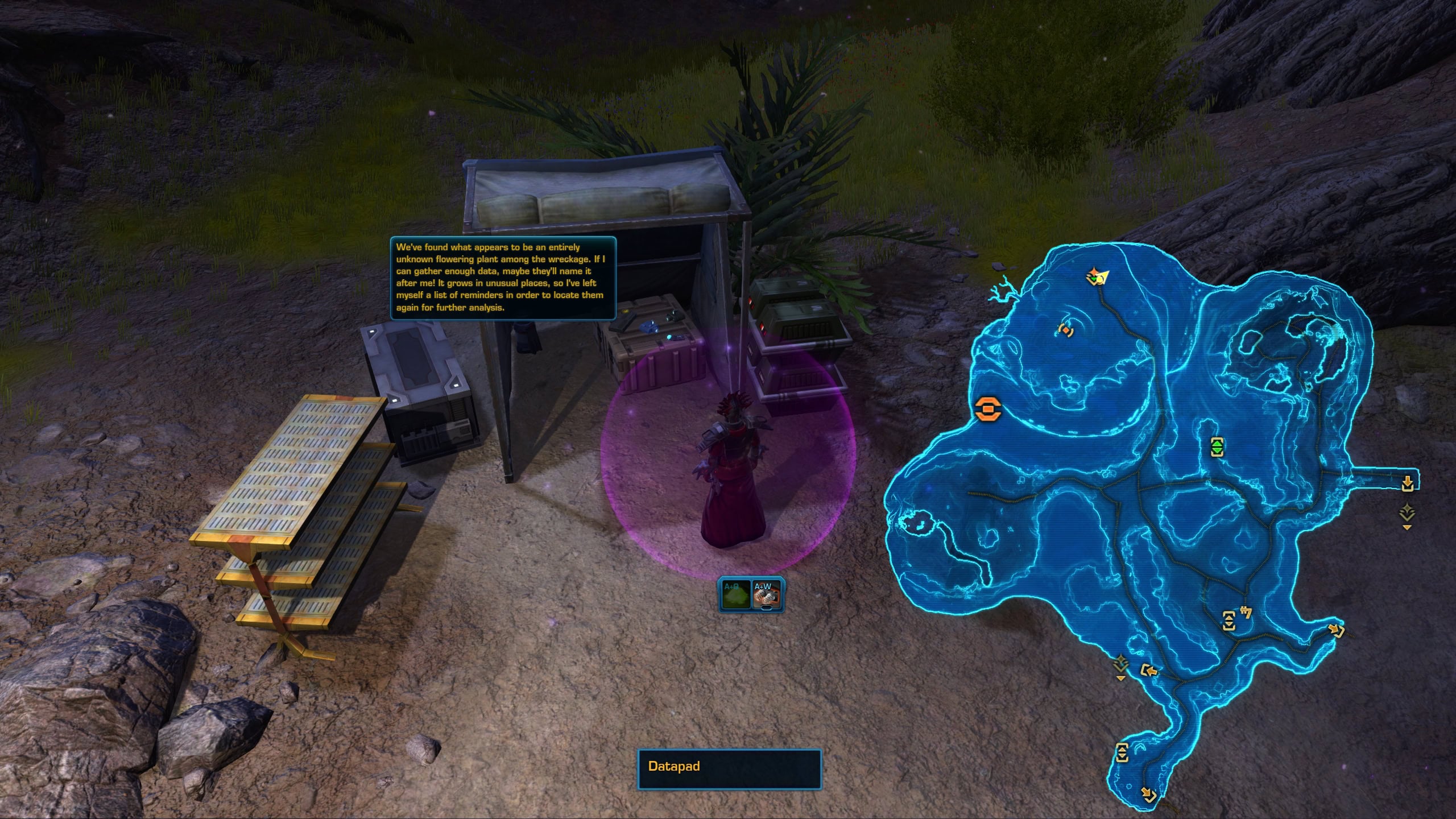
Task: Click the large orange hexagon map marker
Action: tap(987, 409)
